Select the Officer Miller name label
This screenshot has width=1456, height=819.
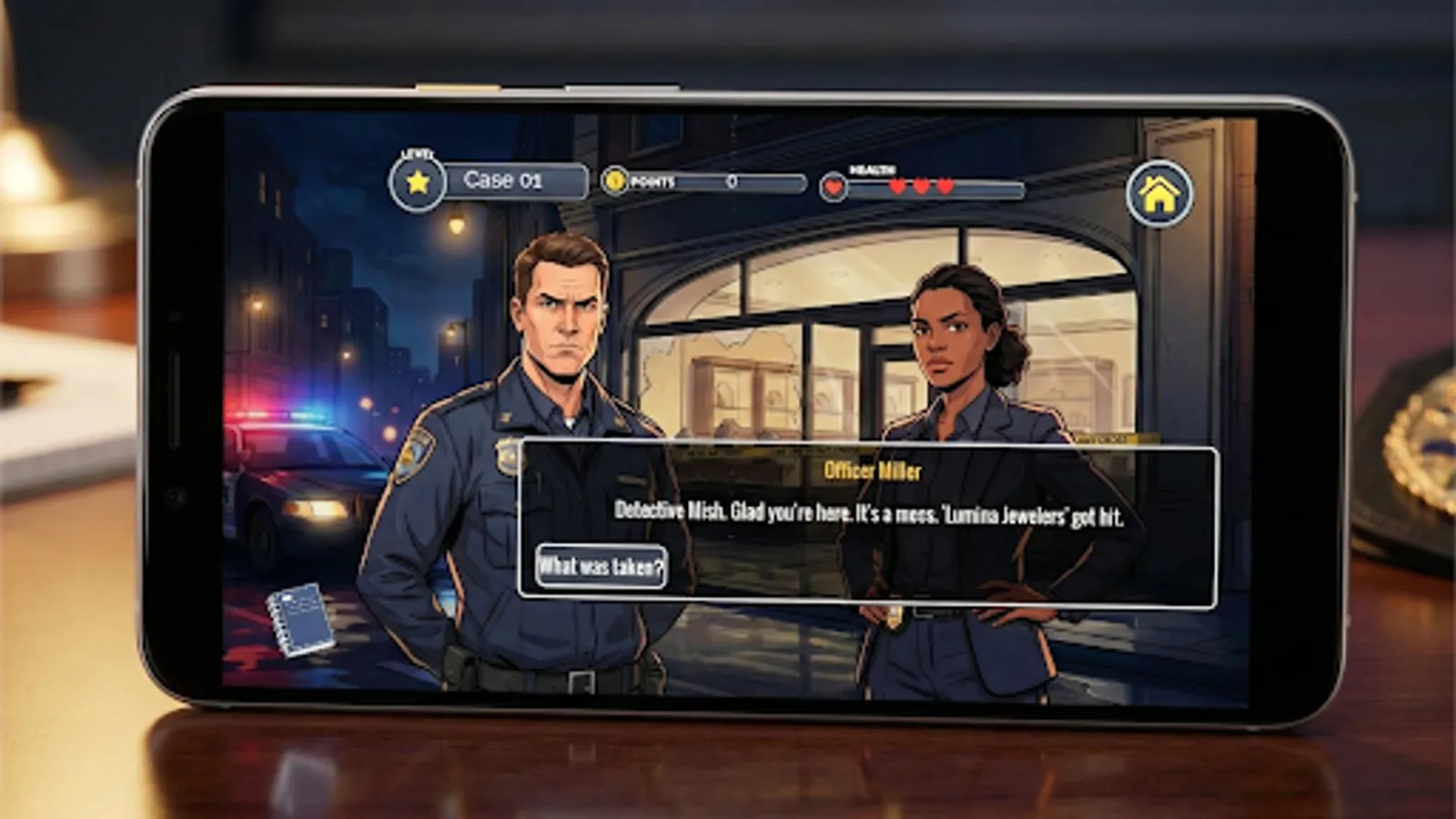pos(872,470)
